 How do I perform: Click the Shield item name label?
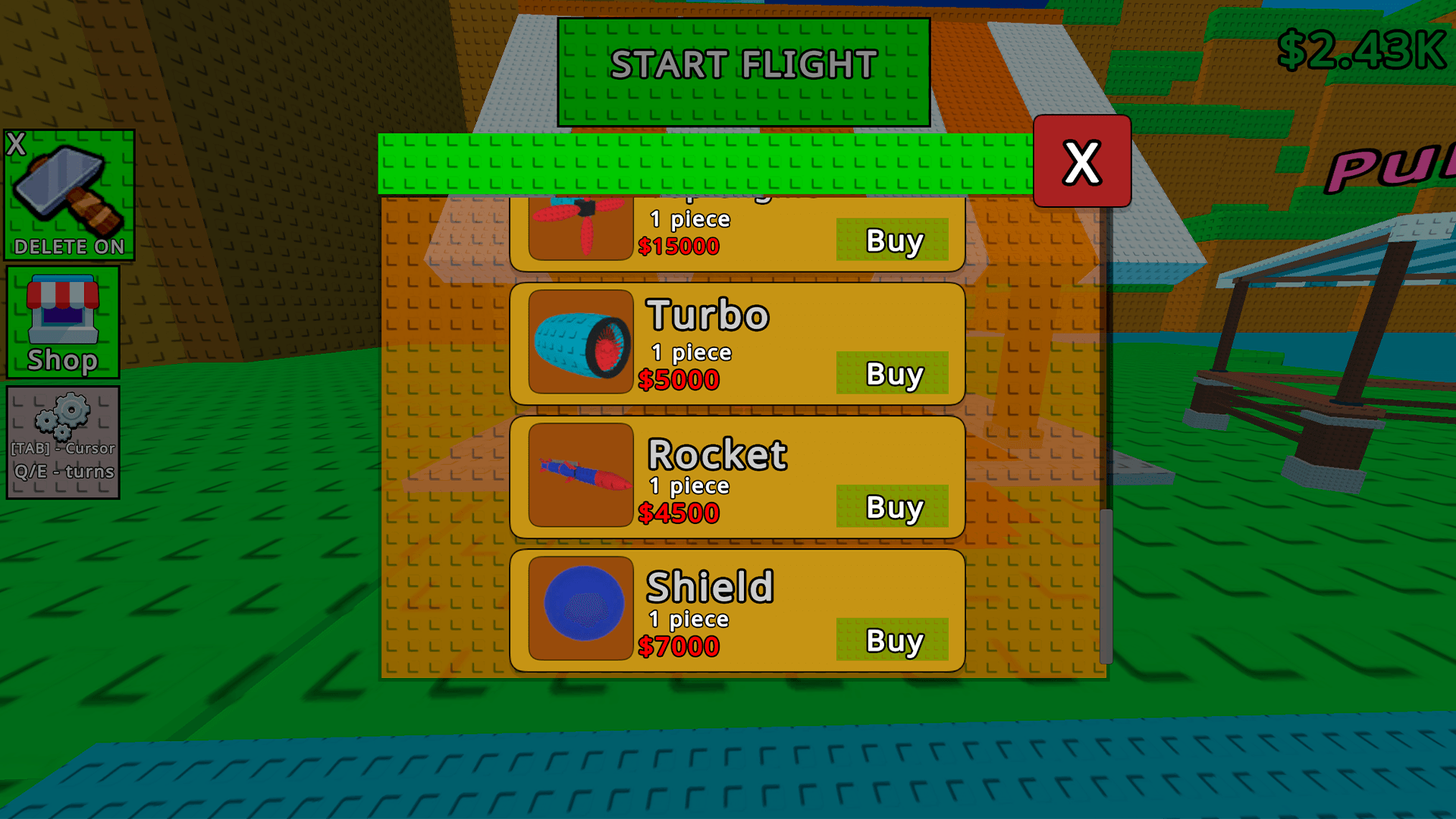pyautogui.click(x=708, y=586)
